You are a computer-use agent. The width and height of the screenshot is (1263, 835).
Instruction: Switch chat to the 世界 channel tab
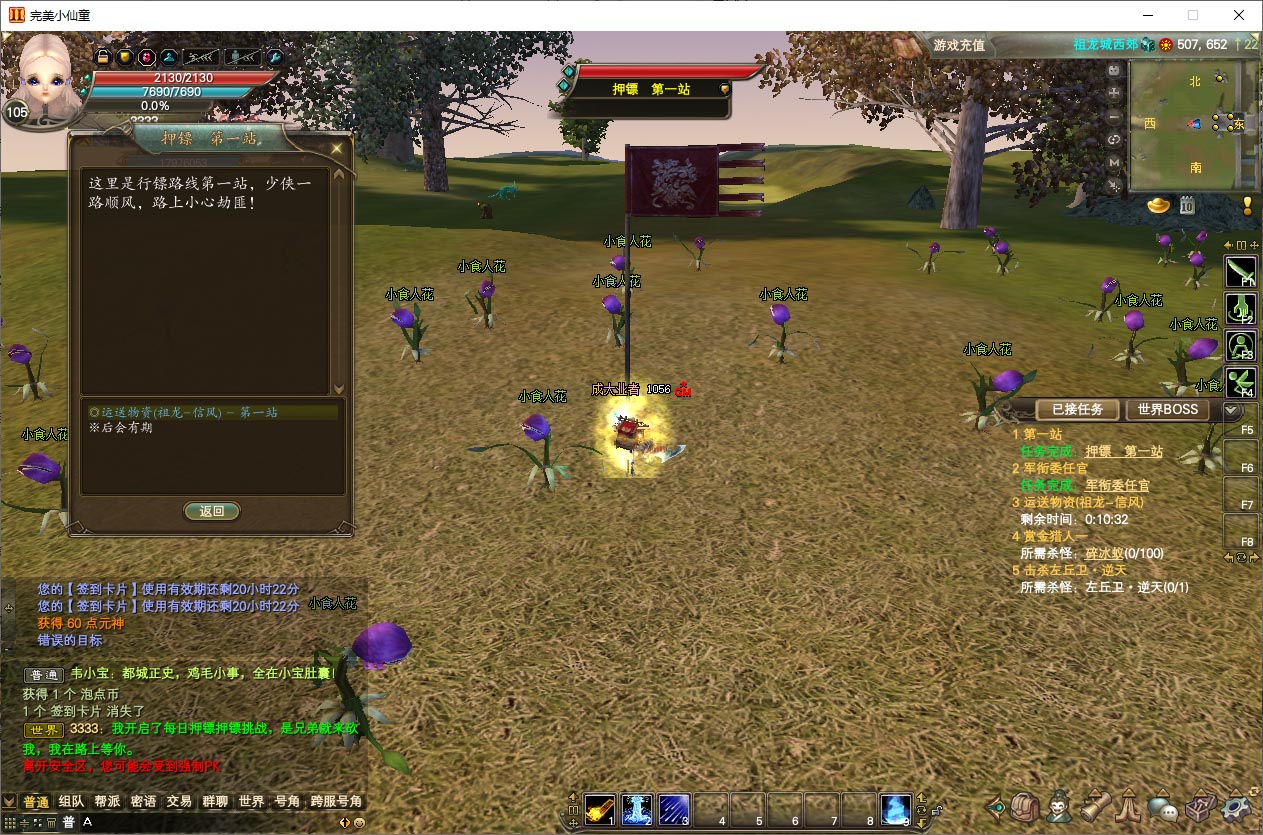click(251, 802)
